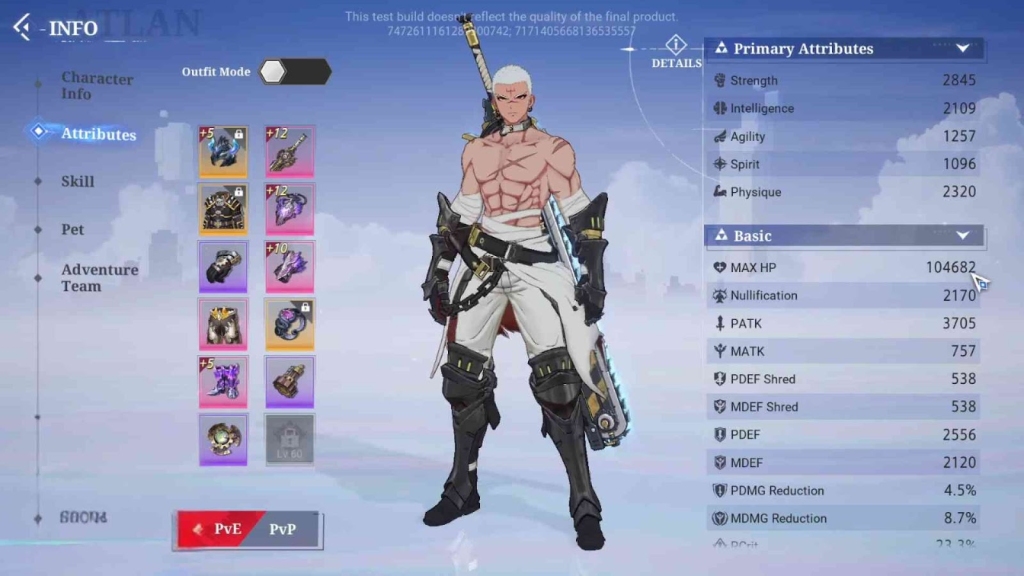Open the attribute Details info button
The height and width of the screenshot is (576, 1024).
point(676,46)
